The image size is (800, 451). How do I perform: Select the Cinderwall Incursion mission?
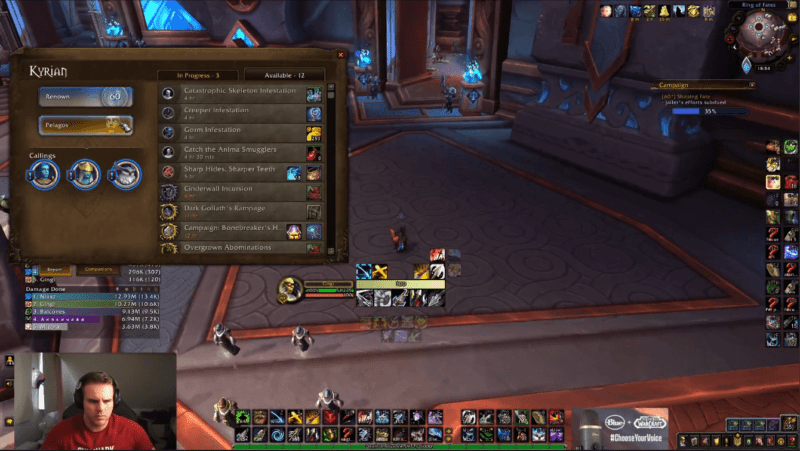(240, 191)
